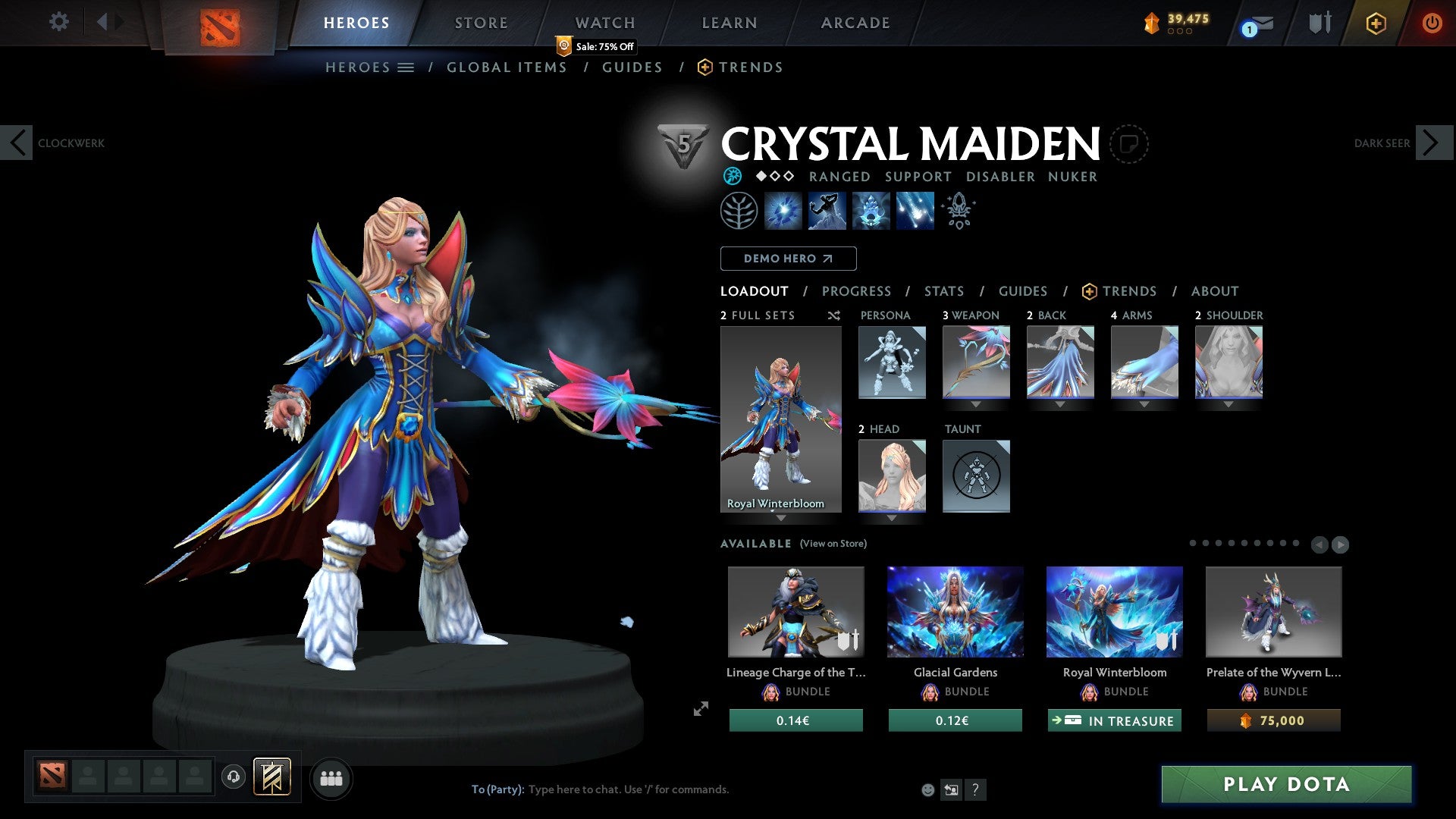The image size is (1456, 819).
Task: Open Crystal Maiden's talent tree icon
Action: pyautogui.click(x=739, y=211)
